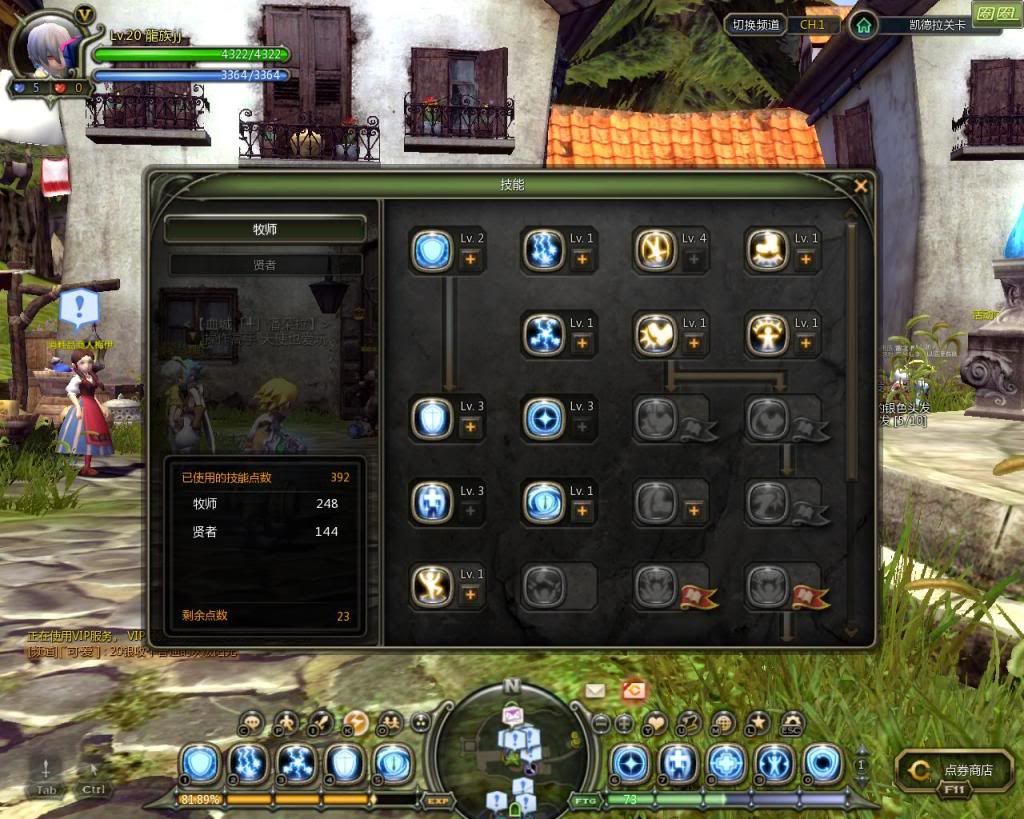Screen dimensions: 1024x819
Task: Click the star icon in the menu row
Action: 758,722
